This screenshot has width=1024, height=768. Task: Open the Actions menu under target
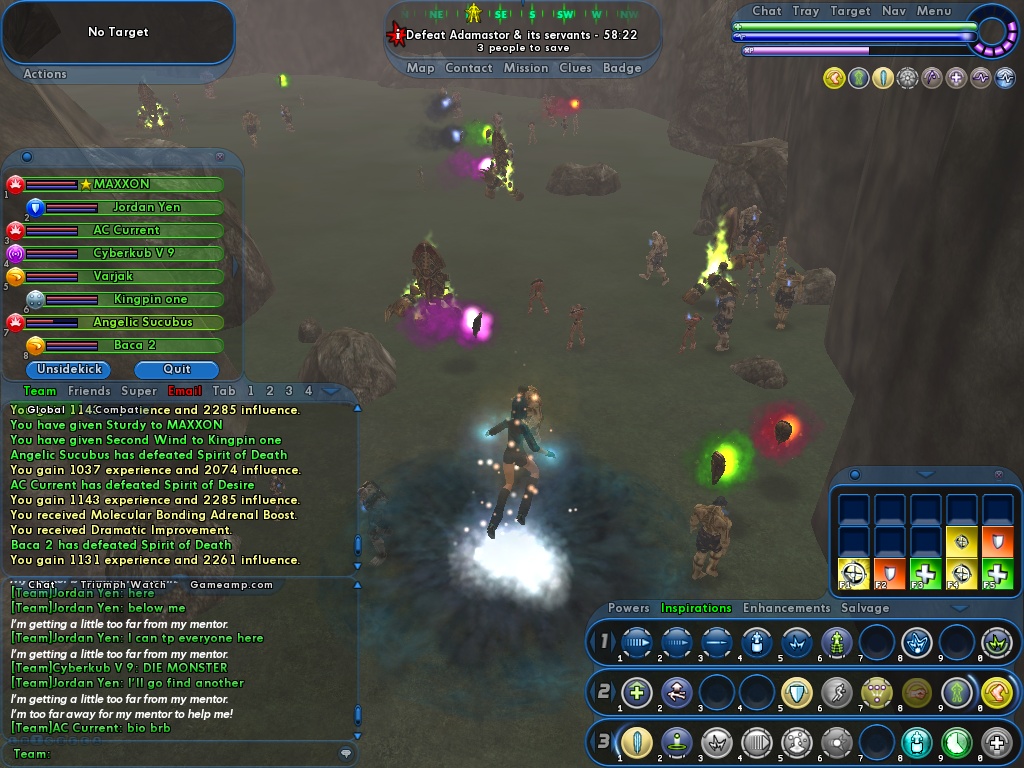pyautogui.click(x=45, y=74)
